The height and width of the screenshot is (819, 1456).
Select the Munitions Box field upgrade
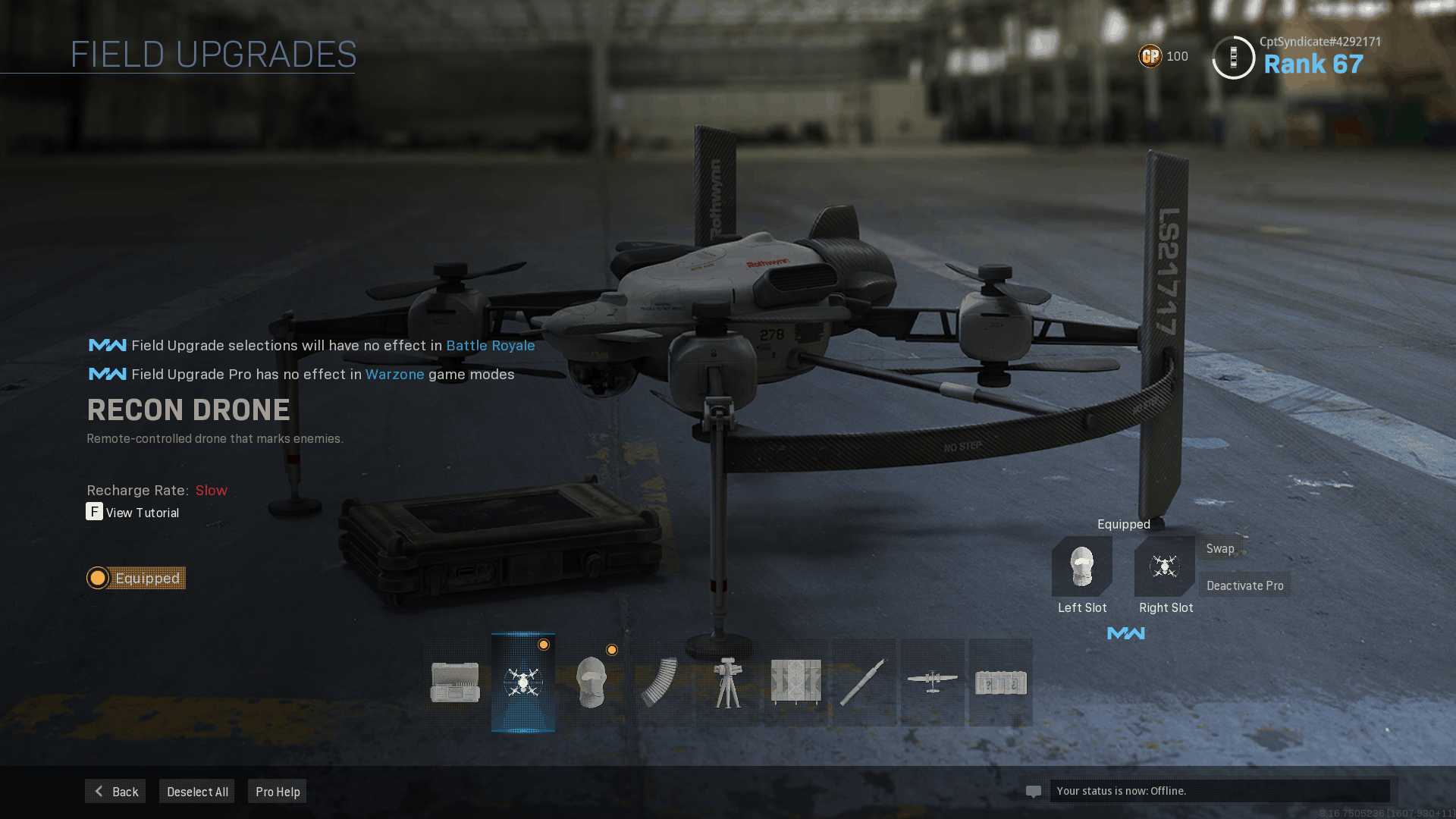[455, 682]
